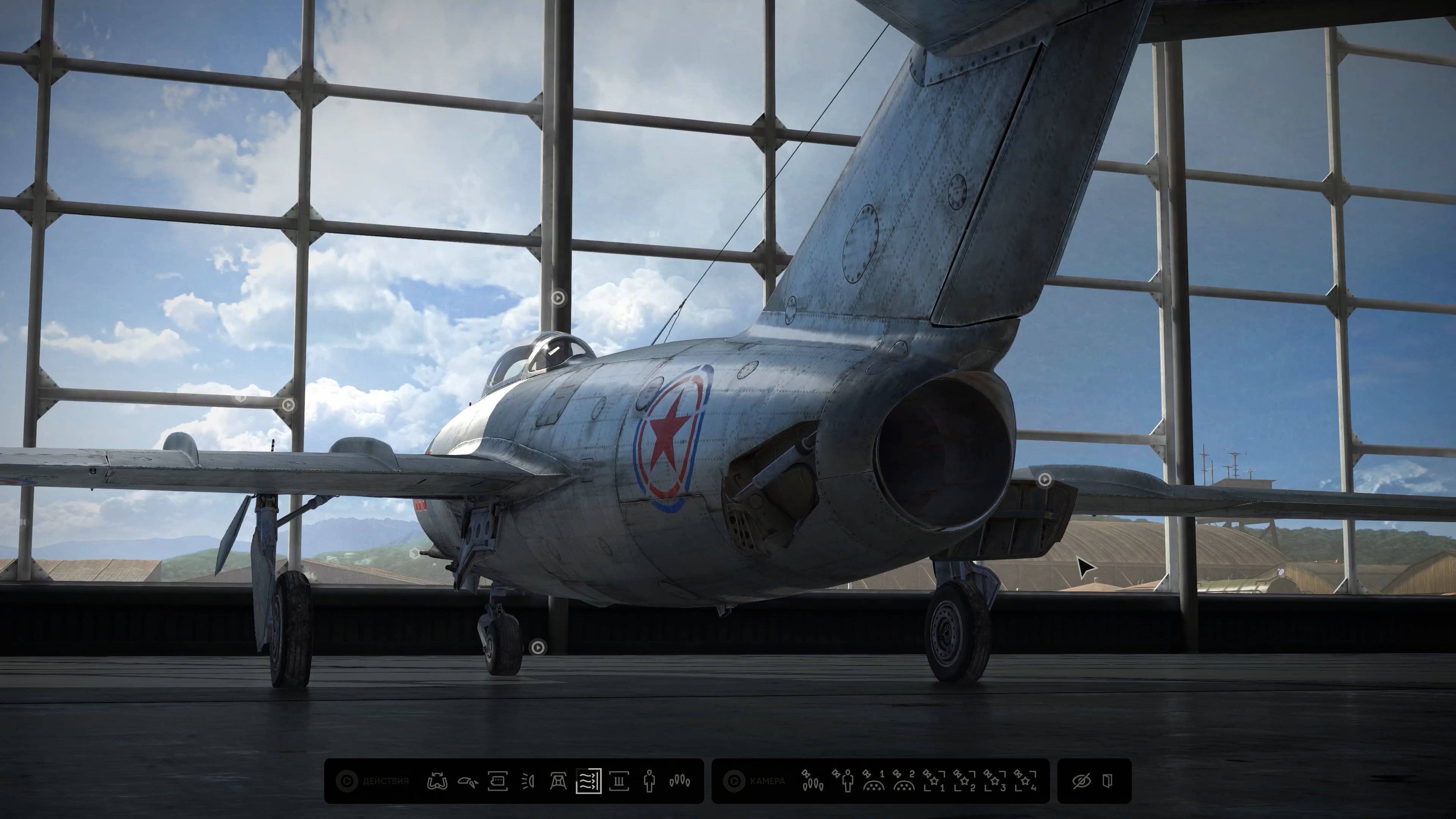Select cockpit camera number 1
Image resolution: width=1456 pixels, height=819 pixels.
873,781
